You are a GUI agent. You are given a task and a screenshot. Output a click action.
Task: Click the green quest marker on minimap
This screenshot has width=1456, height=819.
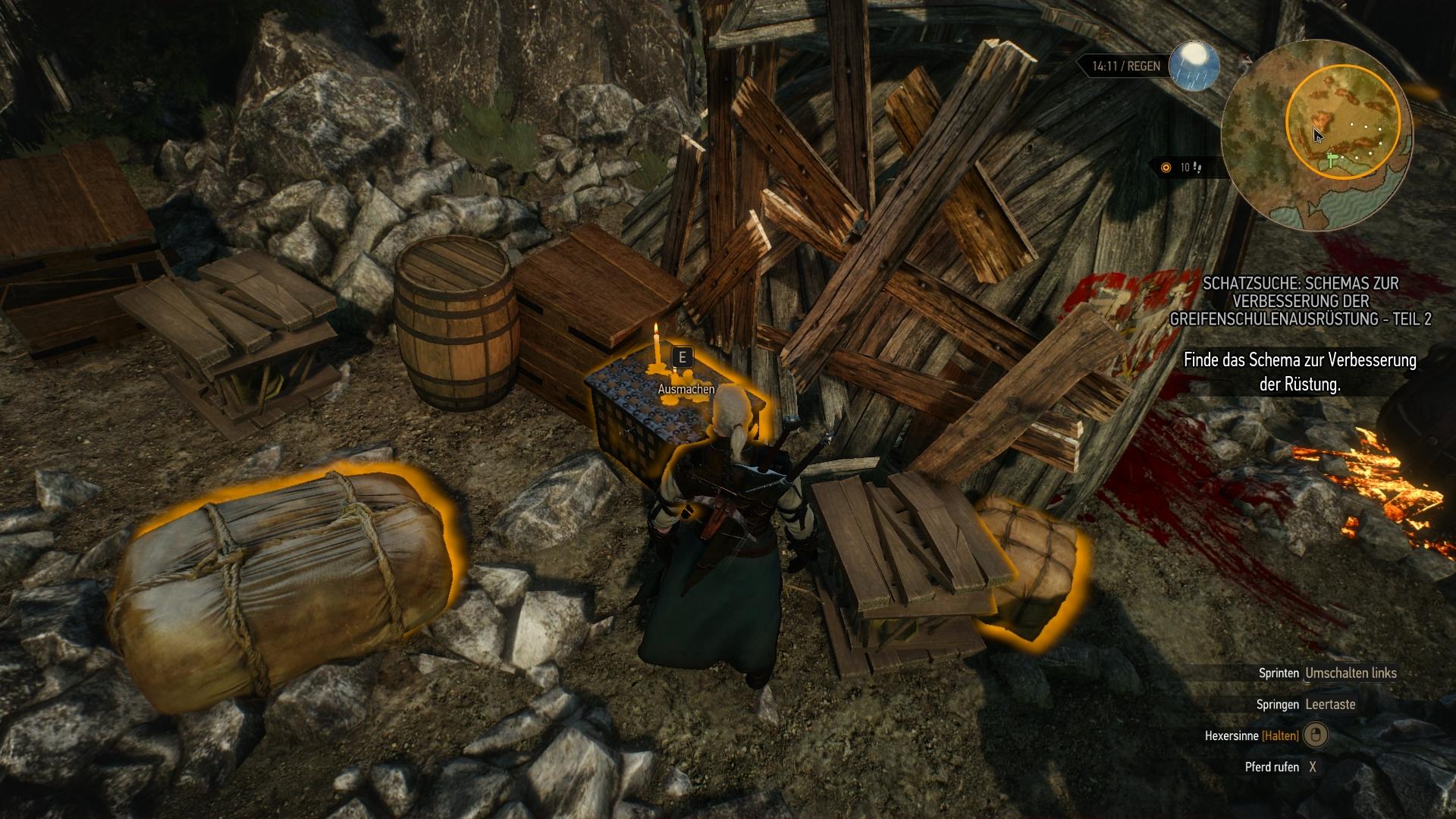(x=1332, y=160)
